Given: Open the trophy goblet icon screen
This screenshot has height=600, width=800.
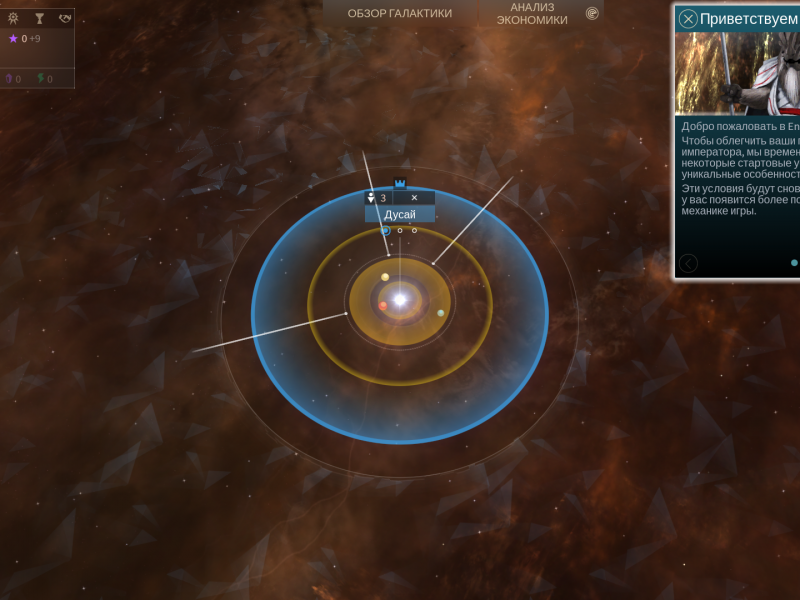Looking at the screenshot, I should pos(39,18).
